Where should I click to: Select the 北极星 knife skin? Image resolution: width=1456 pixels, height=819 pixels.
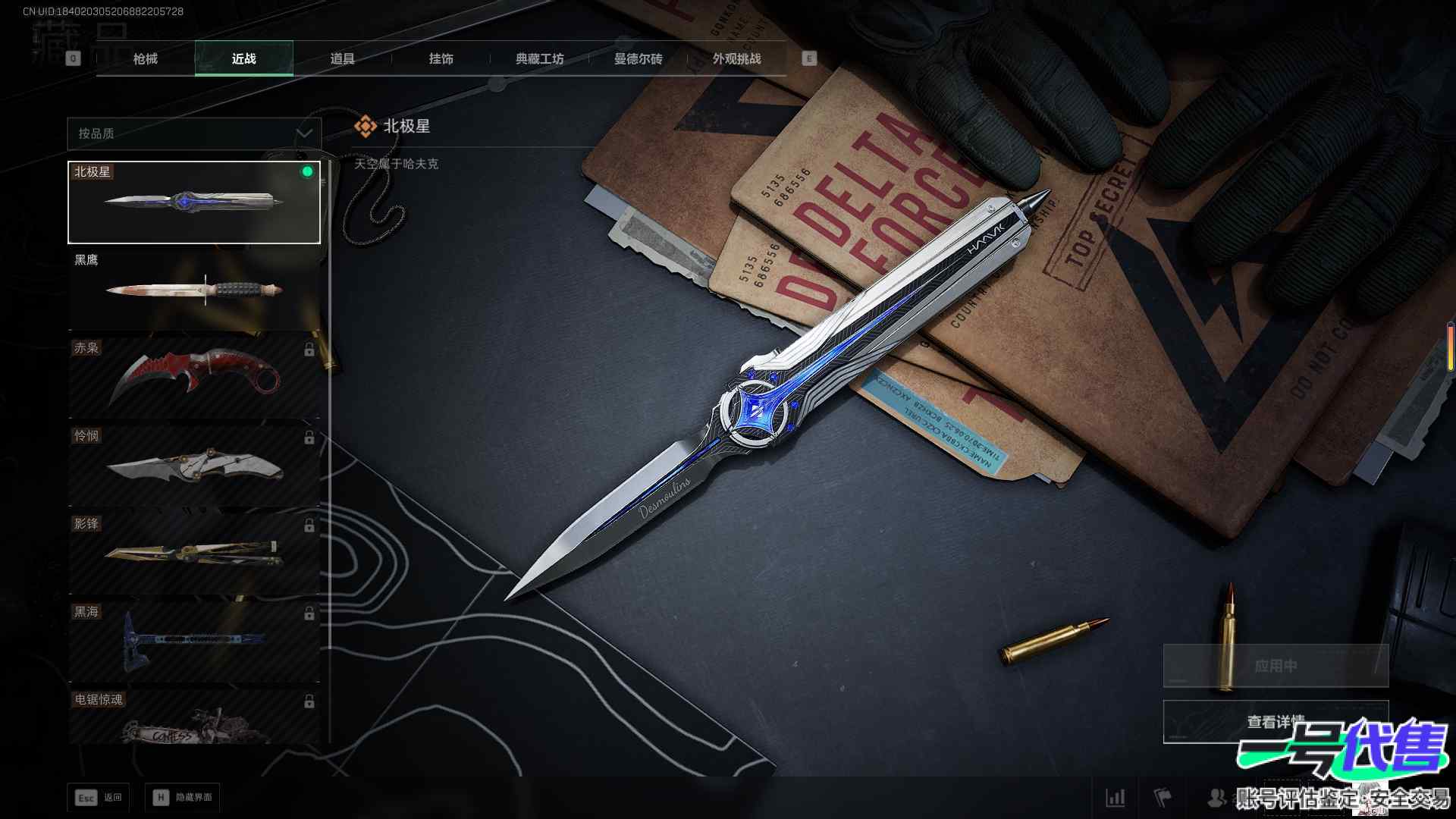(194, 202)
